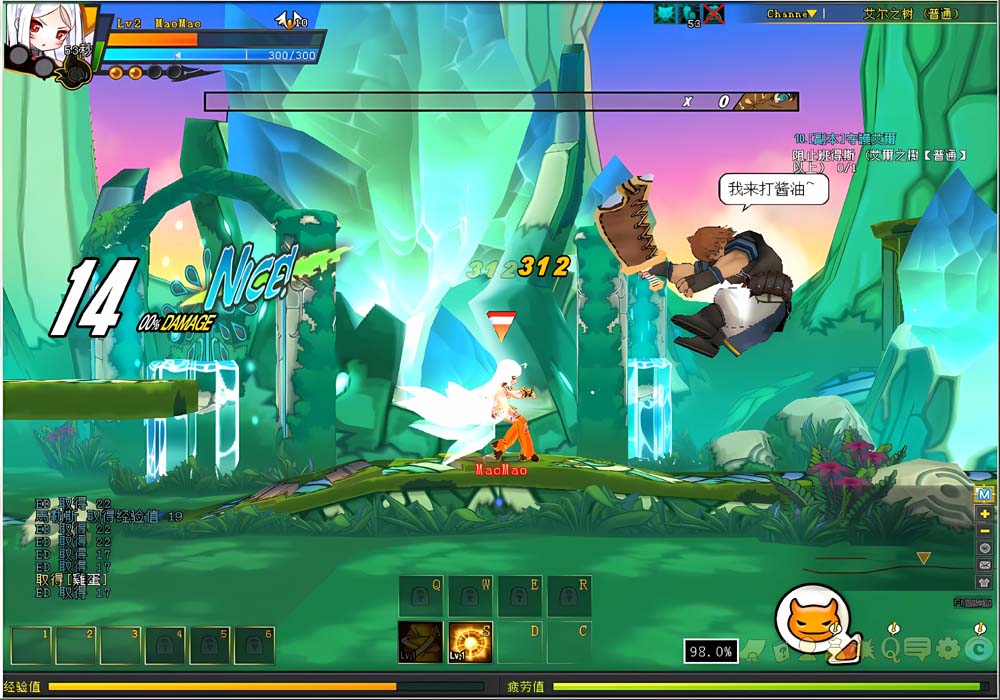
Task: Open the mailbox envelope icon
Action: coord(984,565)
